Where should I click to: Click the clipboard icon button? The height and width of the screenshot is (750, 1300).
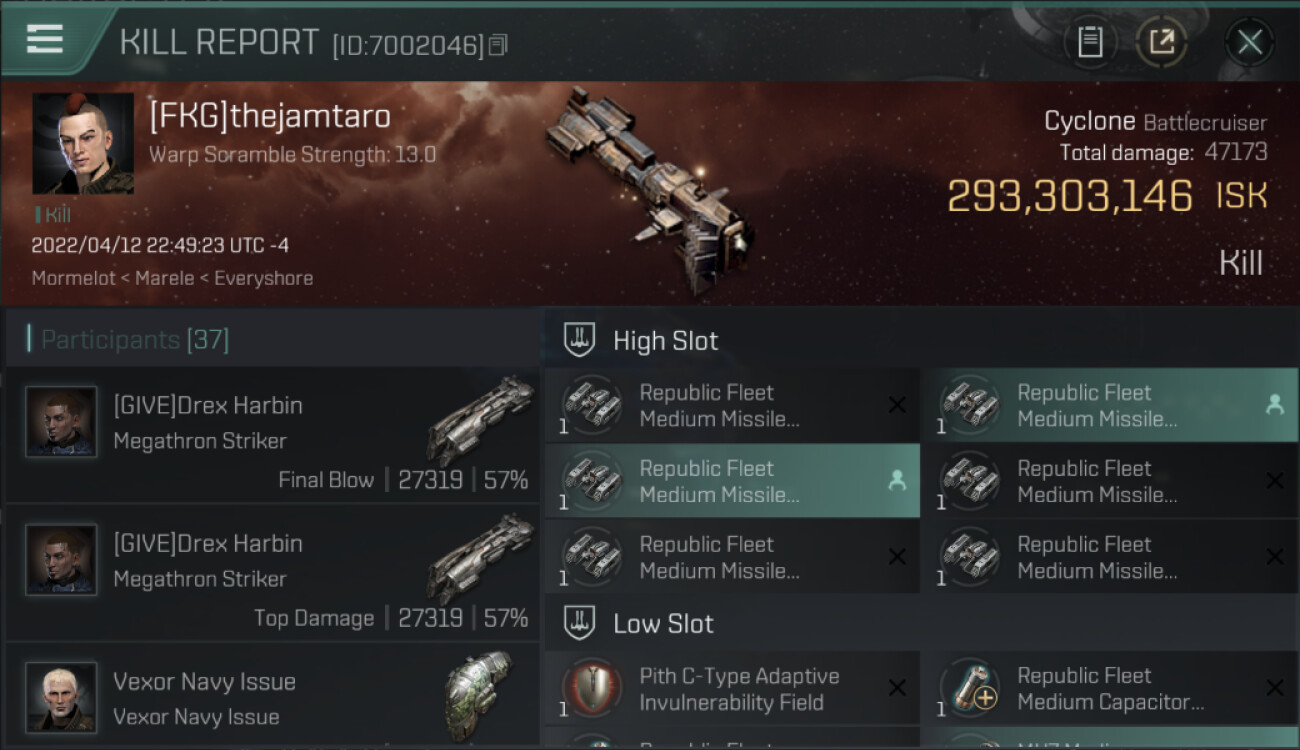[x=1090, y=42]
